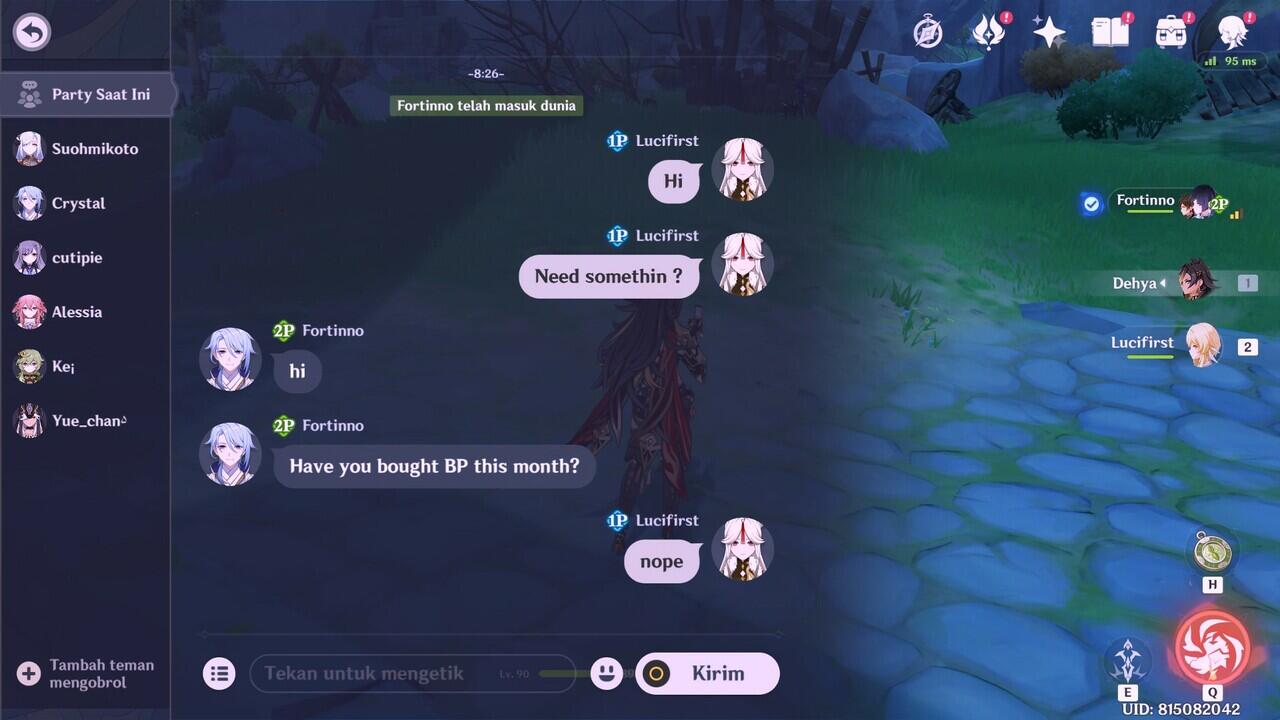Open the emoji picker smiley button

[x=606, y=673]
